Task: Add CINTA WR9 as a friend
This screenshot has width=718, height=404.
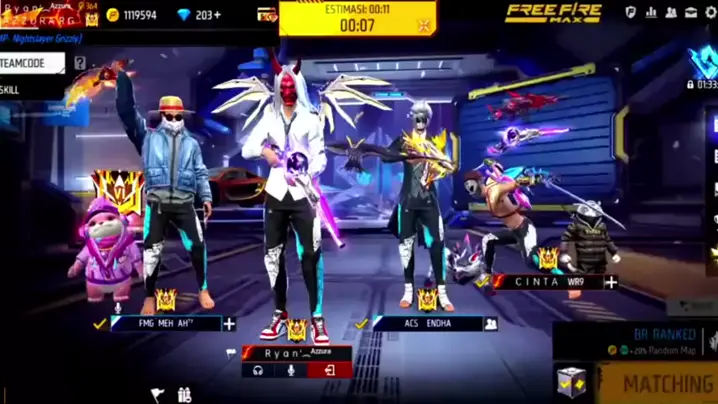Action: pyautogui.click(x=611, y=282)
